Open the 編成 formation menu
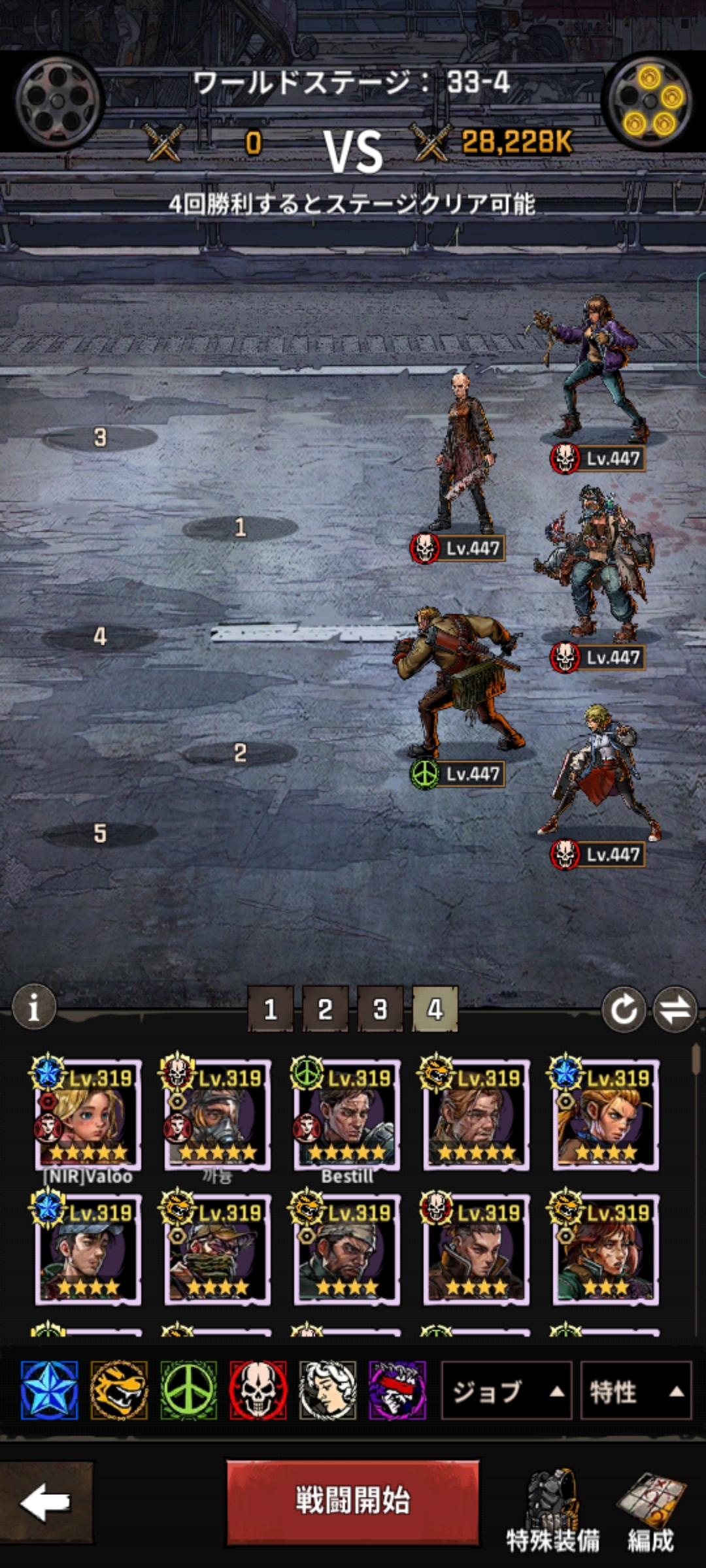This screenshot has width=706, height=1568. [651, 1511]
